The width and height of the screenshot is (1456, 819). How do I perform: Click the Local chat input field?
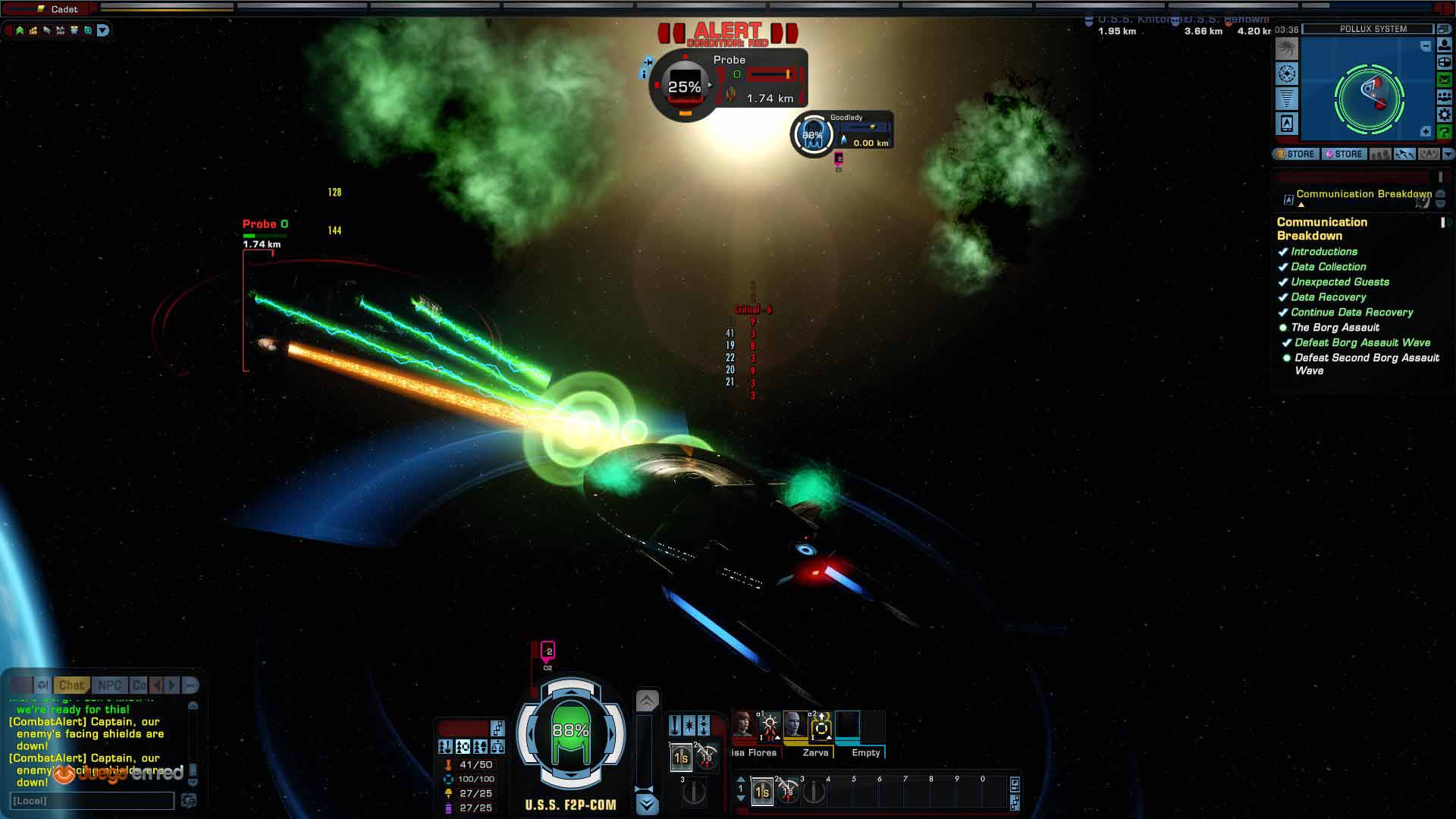coord(92,801)
